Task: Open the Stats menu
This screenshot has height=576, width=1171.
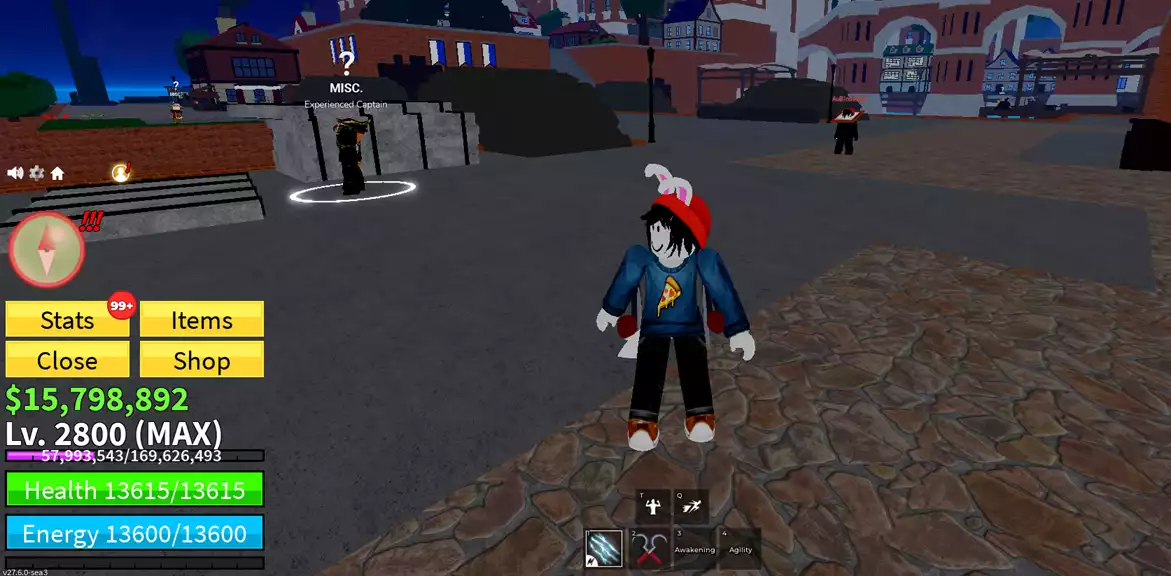Action: click(67, 320)
